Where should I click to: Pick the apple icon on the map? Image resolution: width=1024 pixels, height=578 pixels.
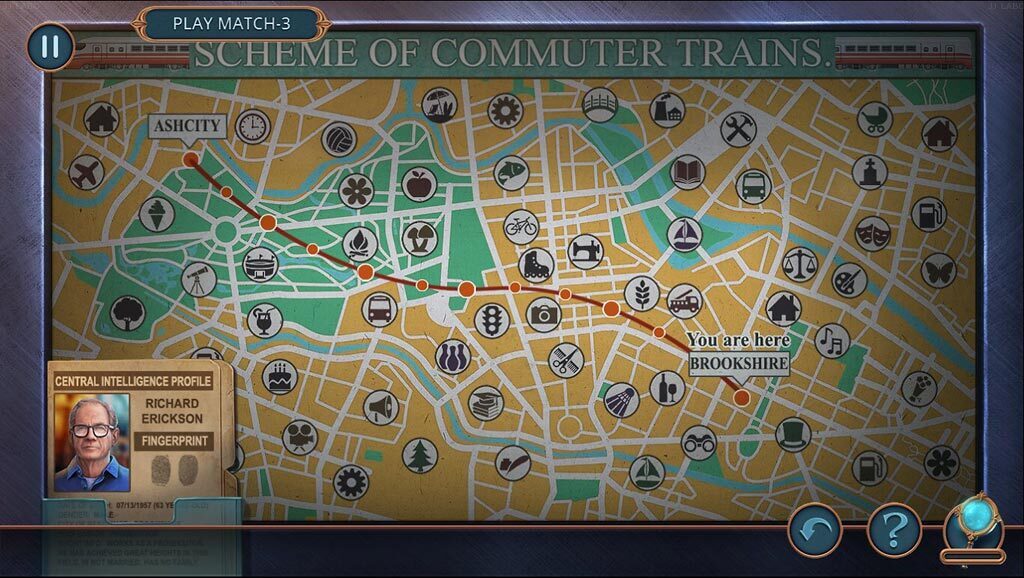[419, 184]
